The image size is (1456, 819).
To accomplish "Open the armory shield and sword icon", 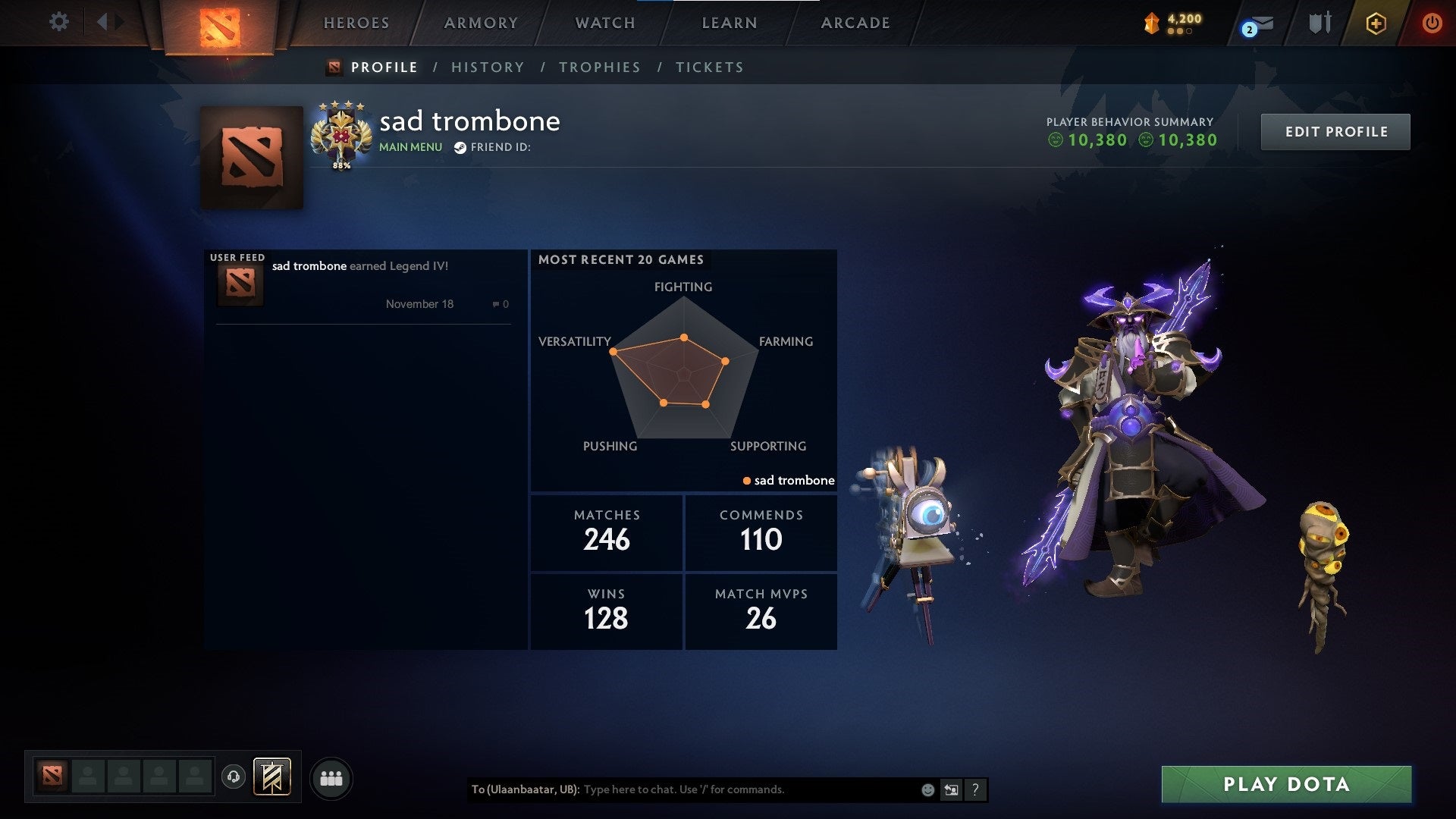I will click(x=1319, y=22).
